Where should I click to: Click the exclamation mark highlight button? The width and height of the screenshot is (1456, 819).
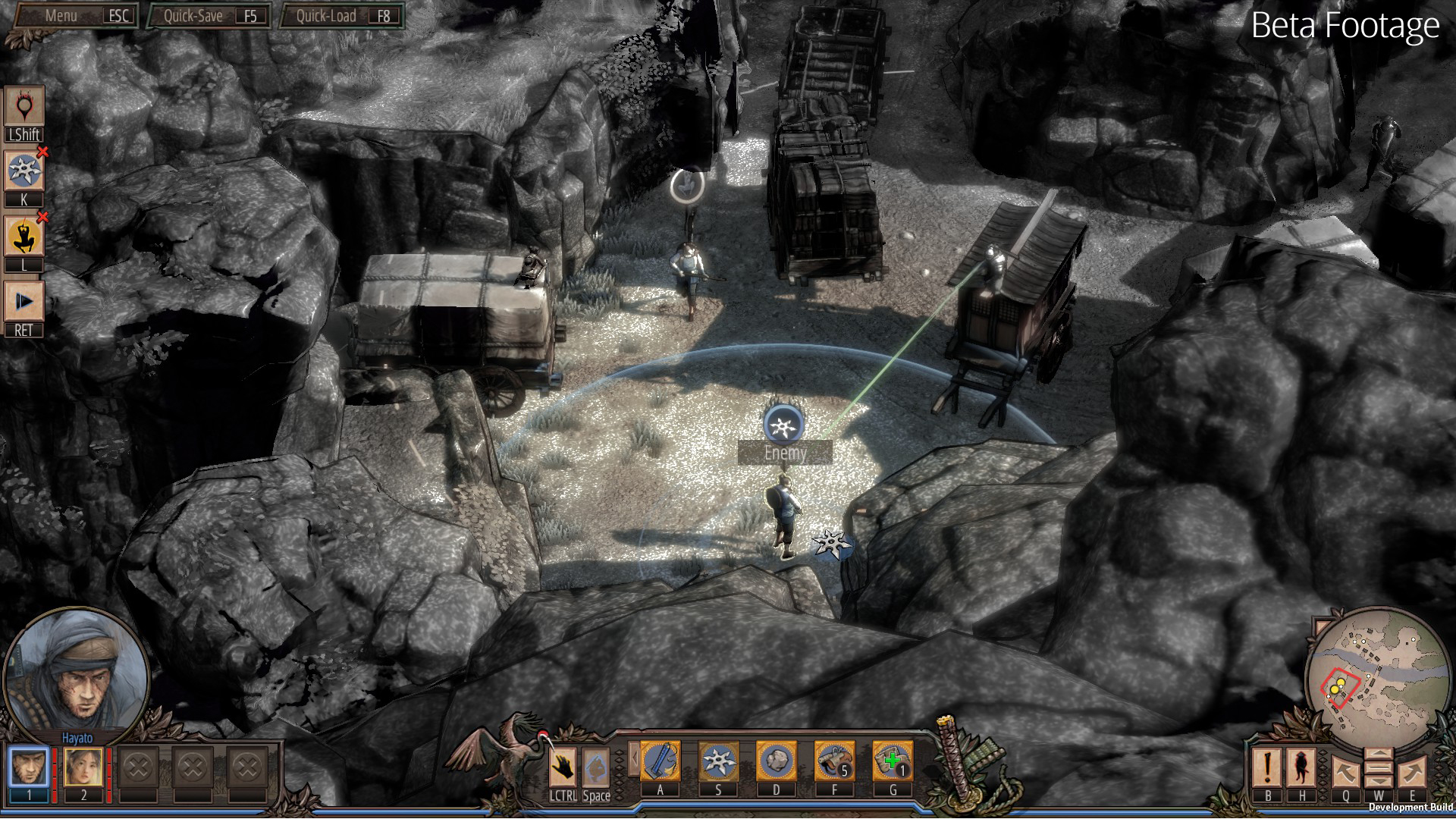(x=1267, y=767)
